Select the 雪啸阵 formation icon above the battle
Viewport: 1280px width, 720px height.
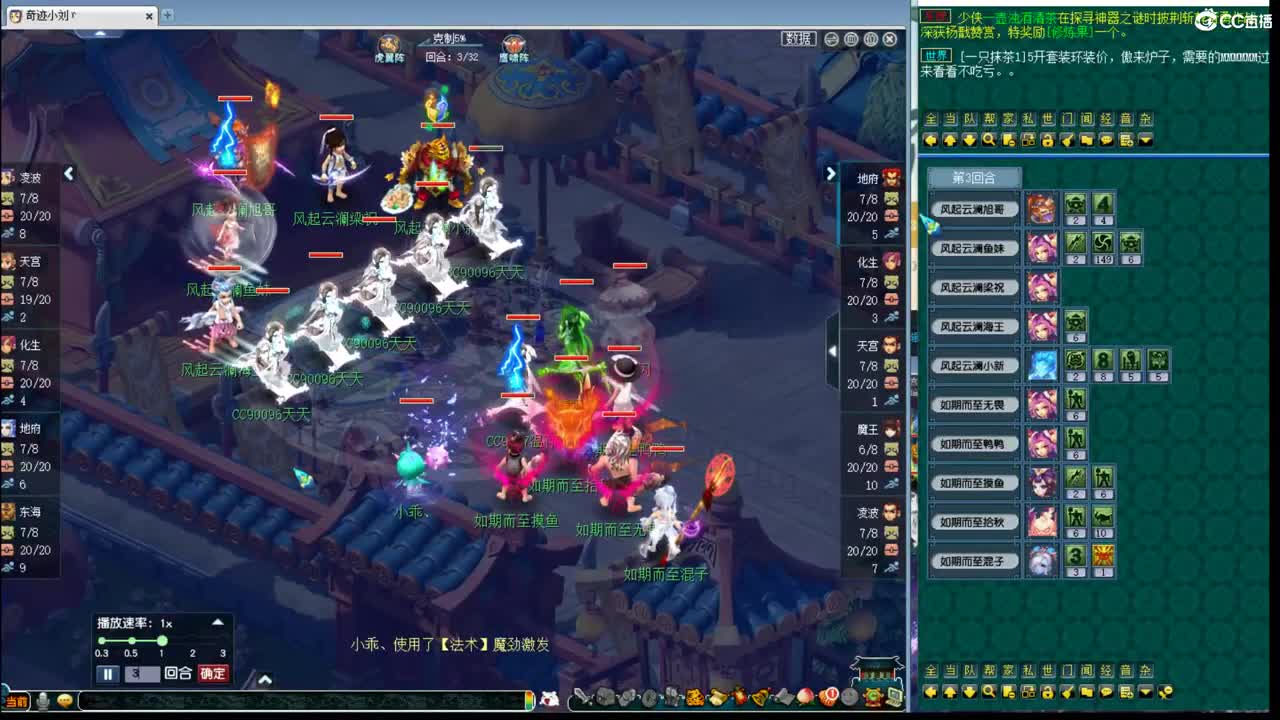click(512, 43)
